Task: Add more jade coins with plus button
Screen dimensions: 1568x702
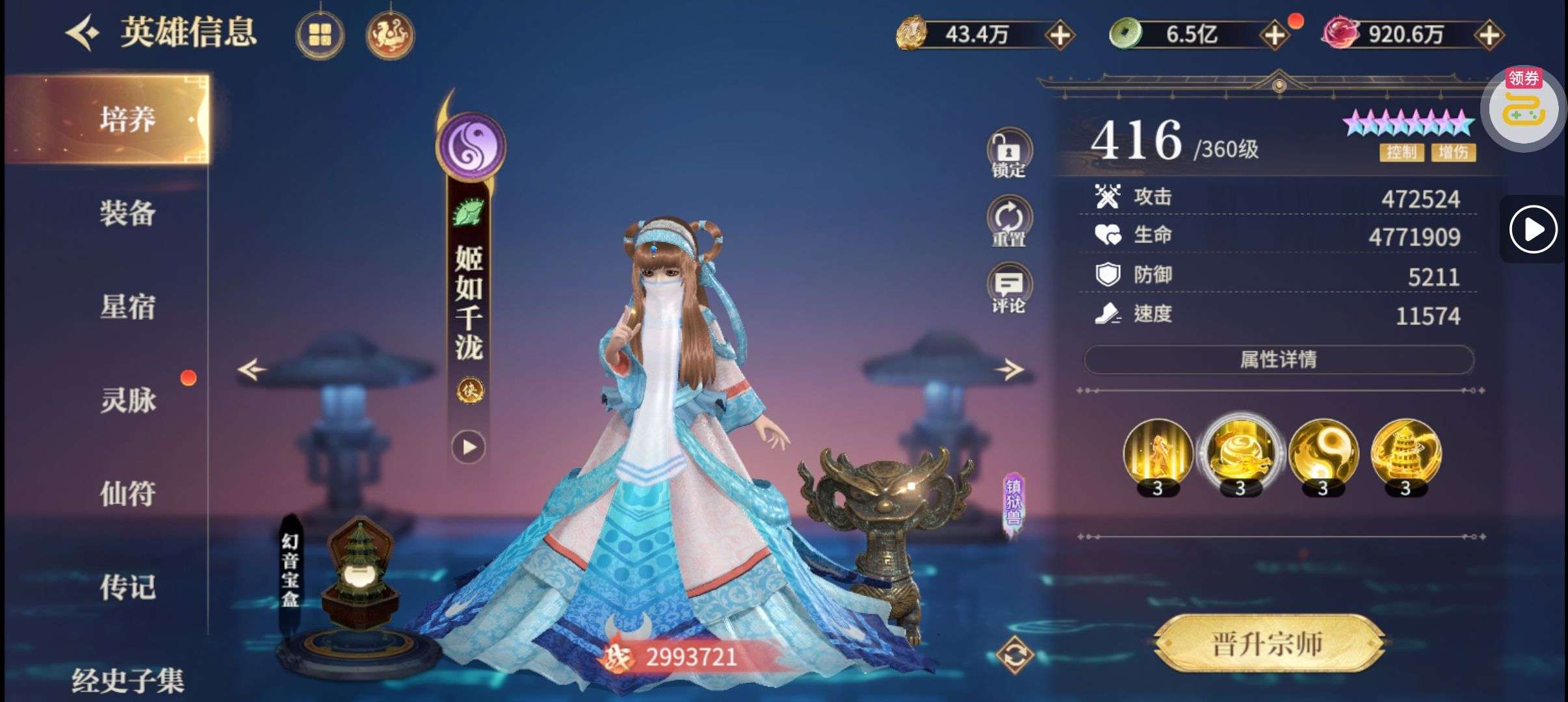Action: (1275, 34)
